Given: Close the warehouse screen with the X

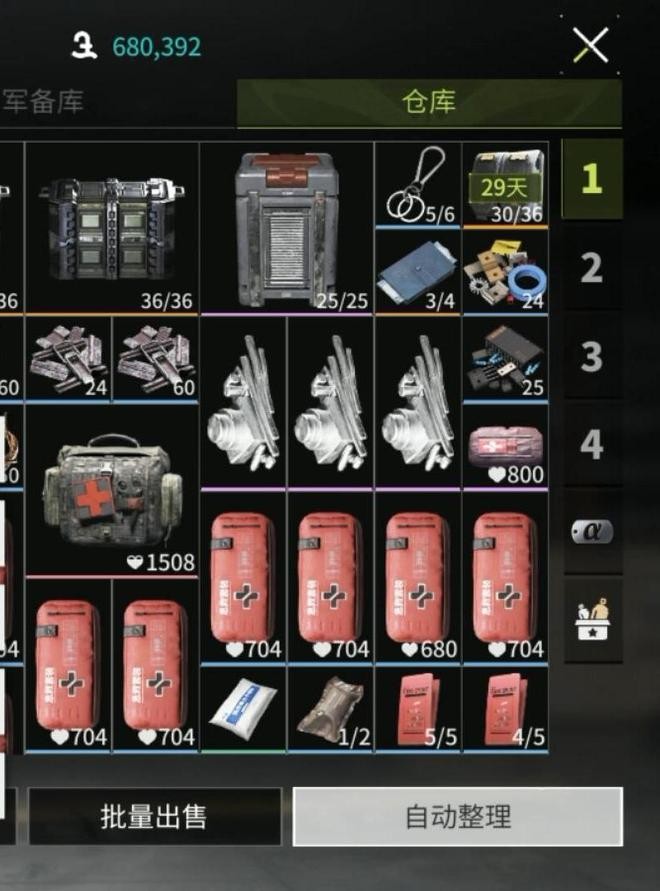Looking at the screenshot, I should [590, 45].
